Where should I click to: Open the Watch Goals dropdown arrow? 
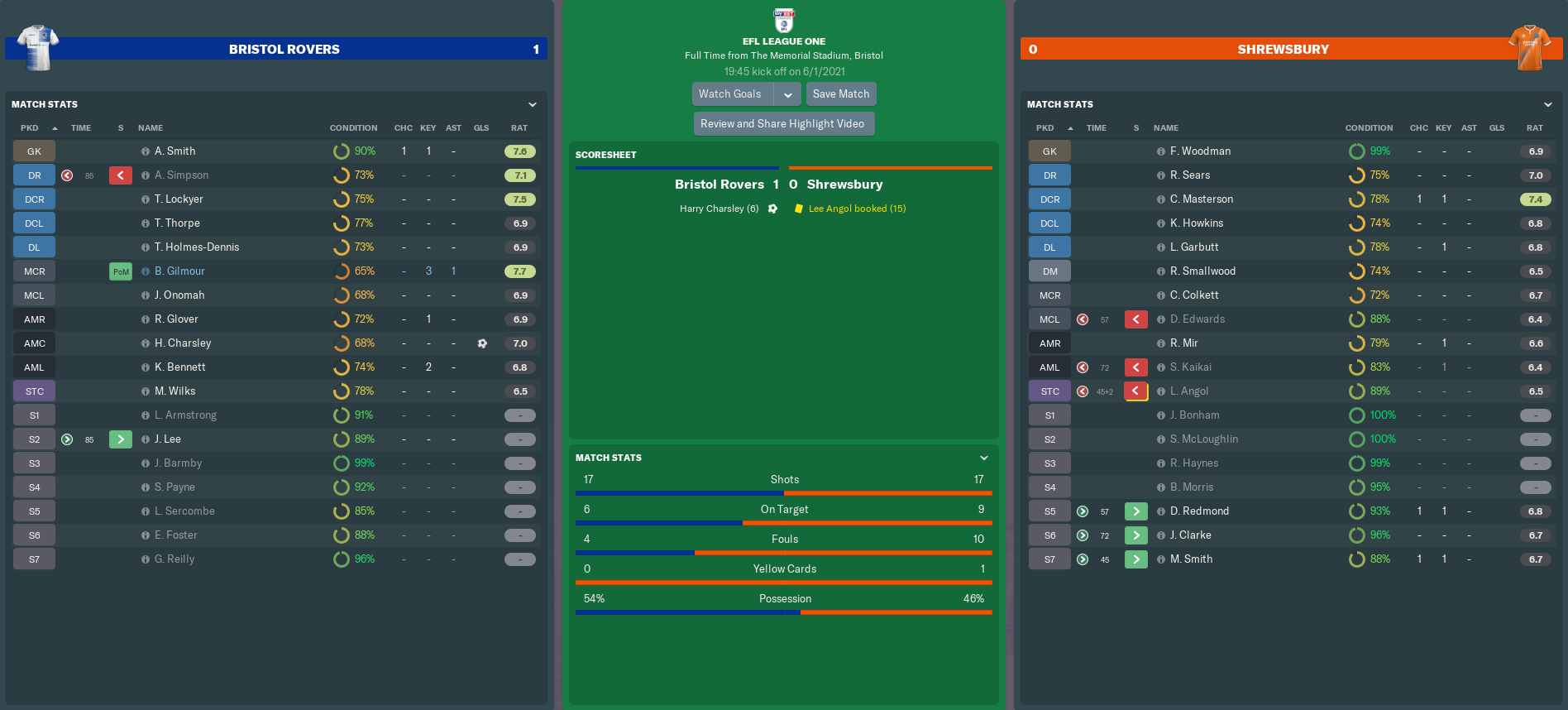788,94
